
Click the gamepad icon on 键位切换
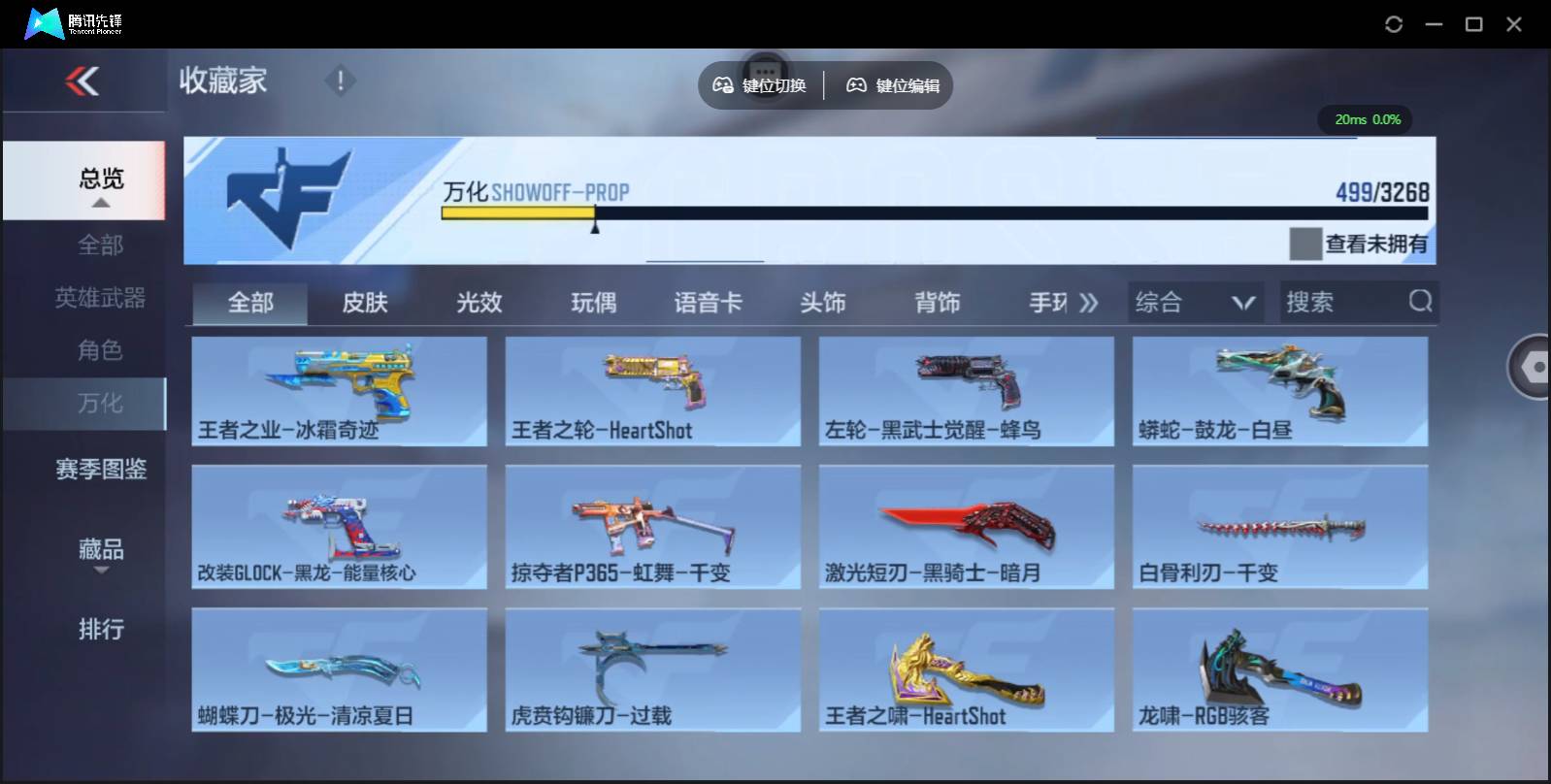(x=722, y=85)
